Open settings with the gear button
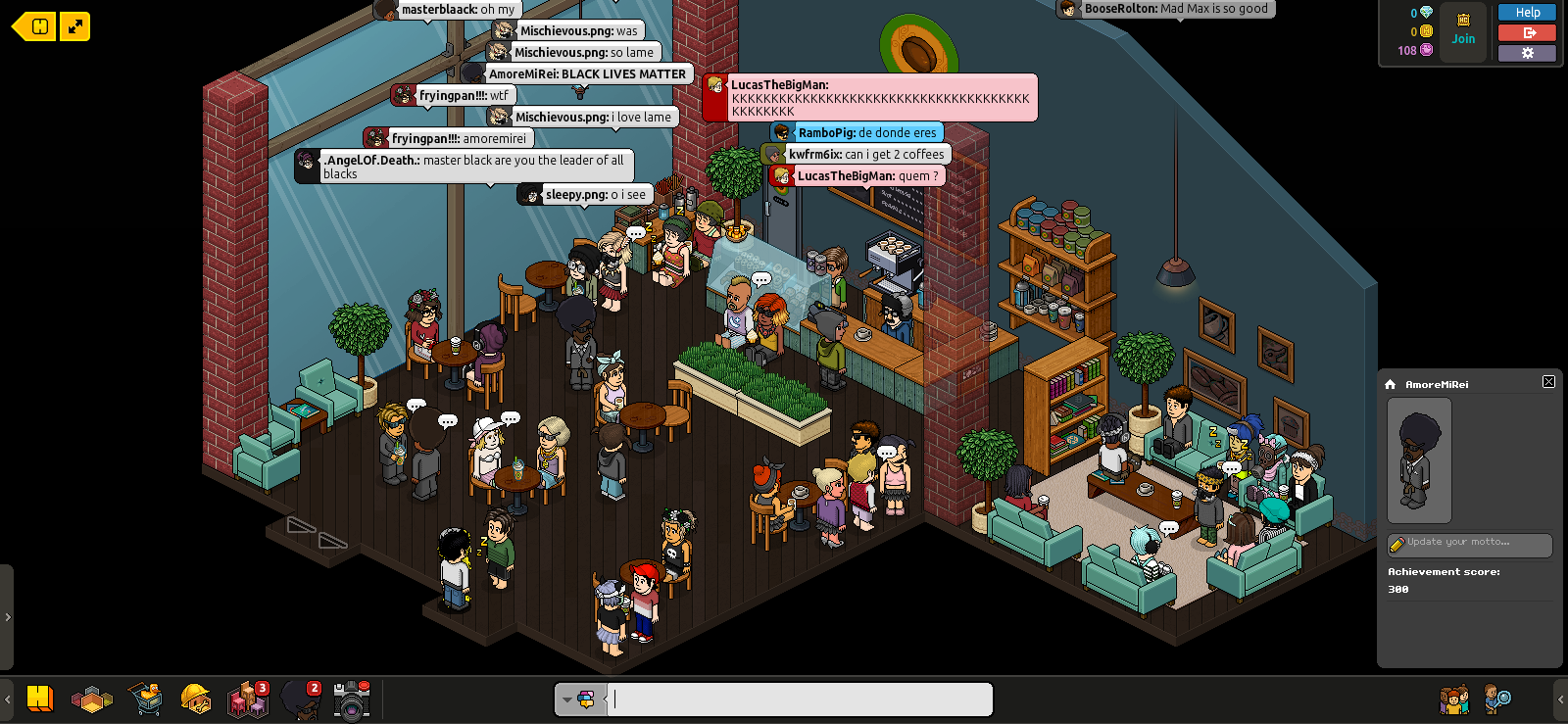This screenshot has width=1568, height=724. point(1527,53)
